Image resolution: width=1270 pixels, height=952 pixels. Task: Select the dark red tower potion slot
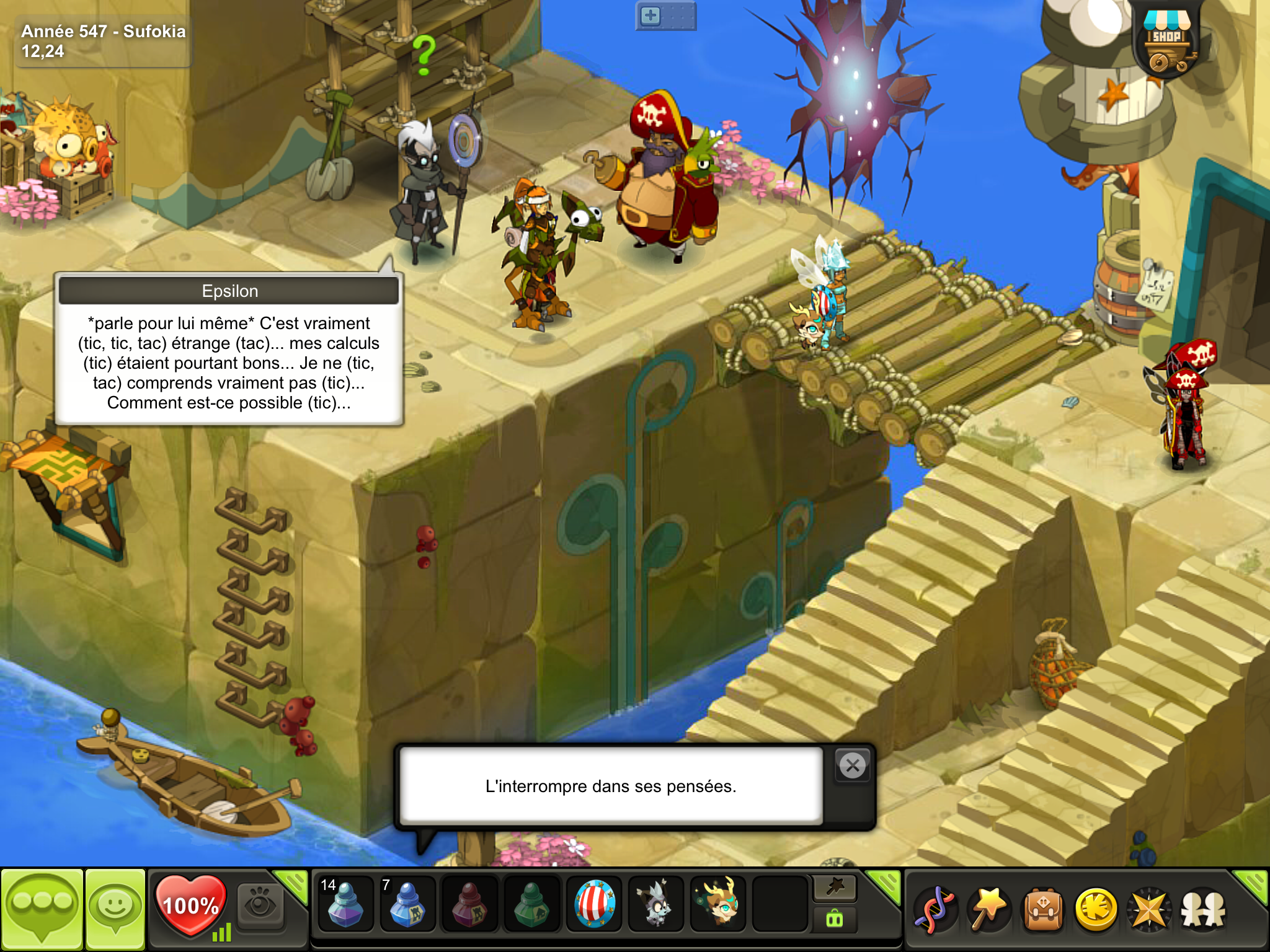(469, 904)
